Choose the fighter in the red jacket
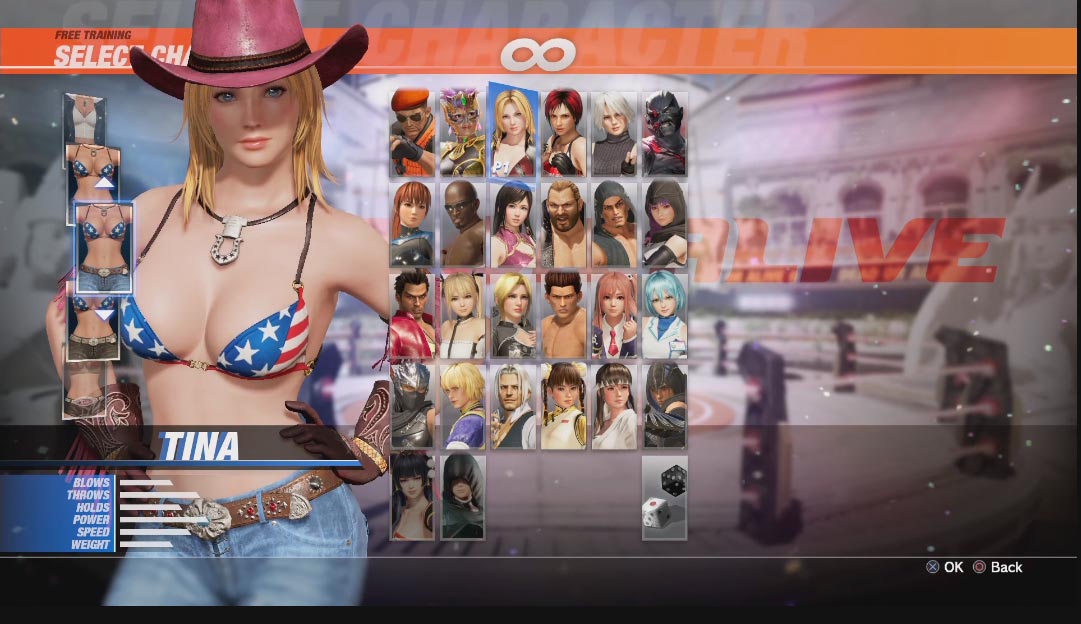The width and height of the screenshot is (1081, 624). [x=412, y=315]
